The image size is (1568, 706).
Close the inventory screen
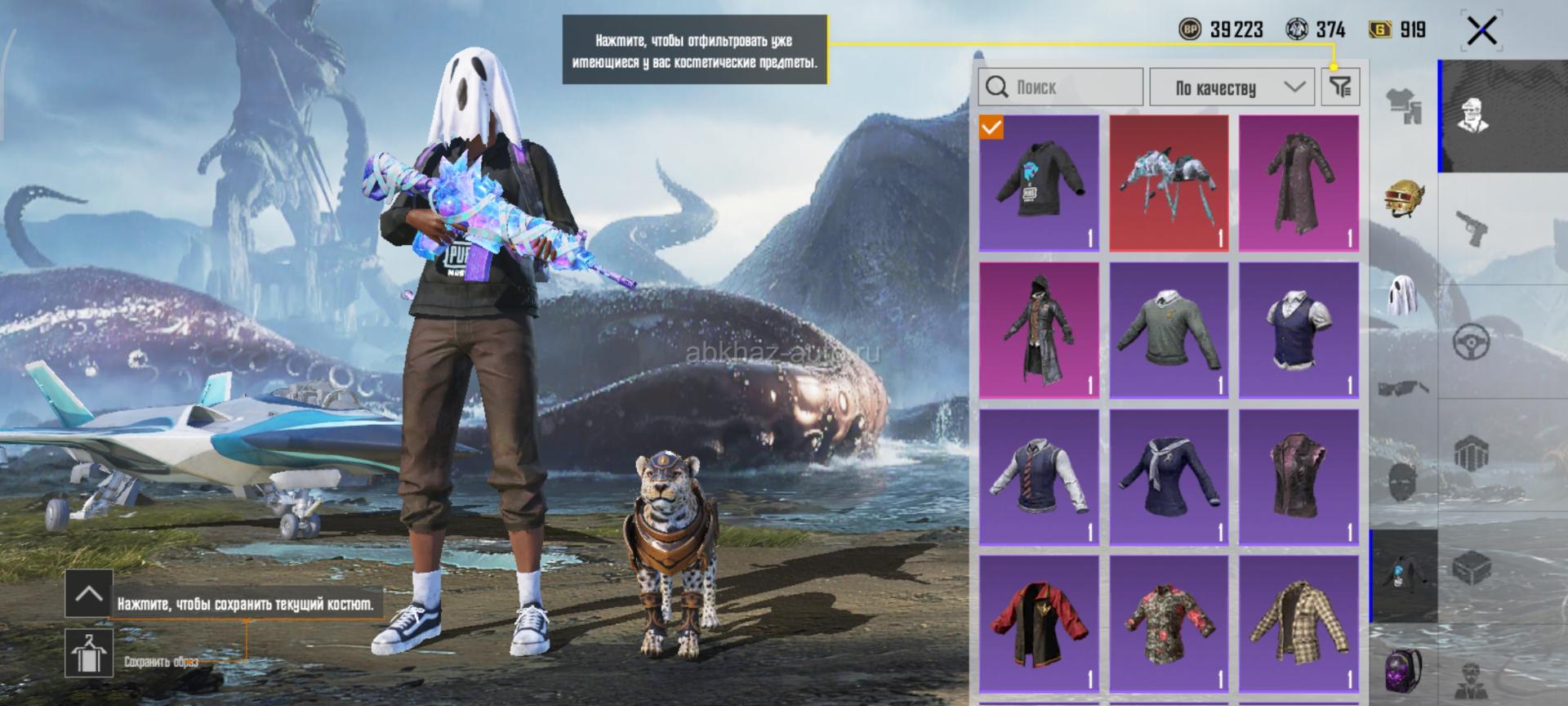tap(1481, 32)
